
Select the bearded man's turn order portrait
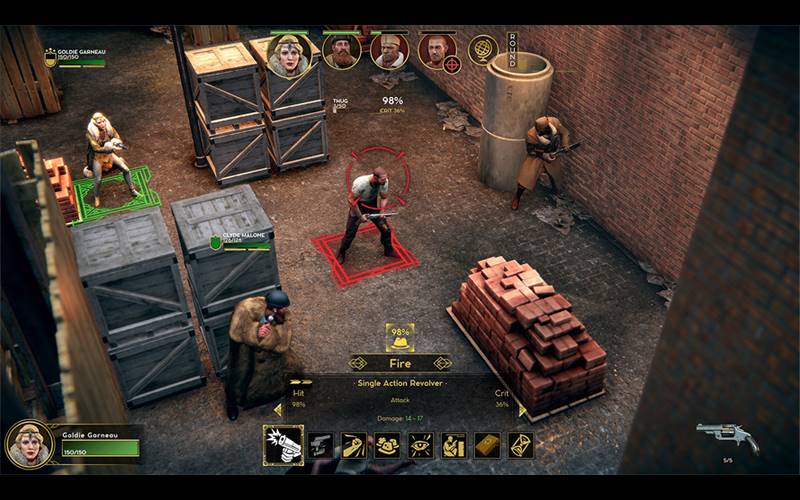coord(342,51)
